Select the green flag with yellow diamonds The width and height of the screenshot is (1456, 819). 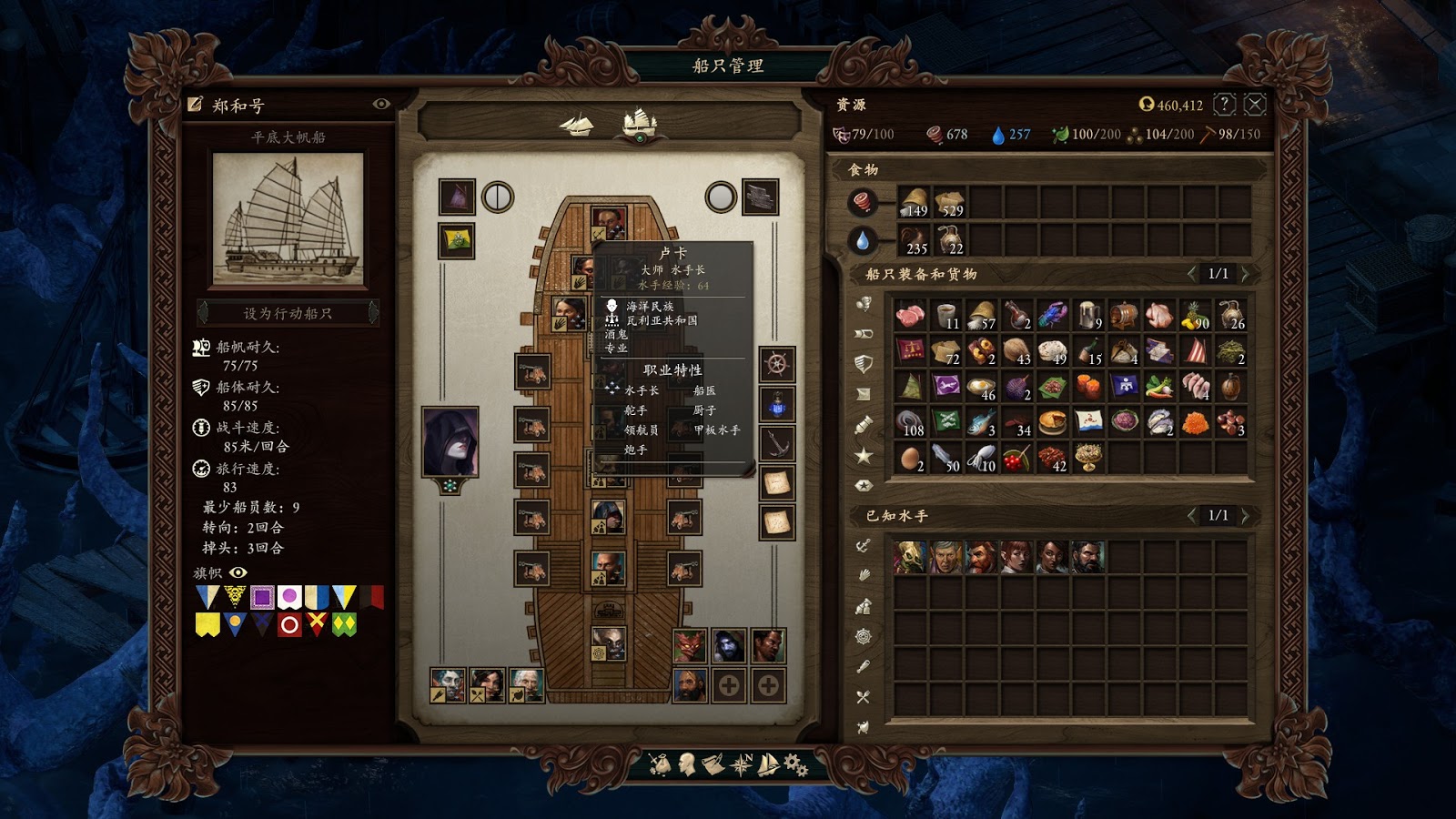(344, 624)
